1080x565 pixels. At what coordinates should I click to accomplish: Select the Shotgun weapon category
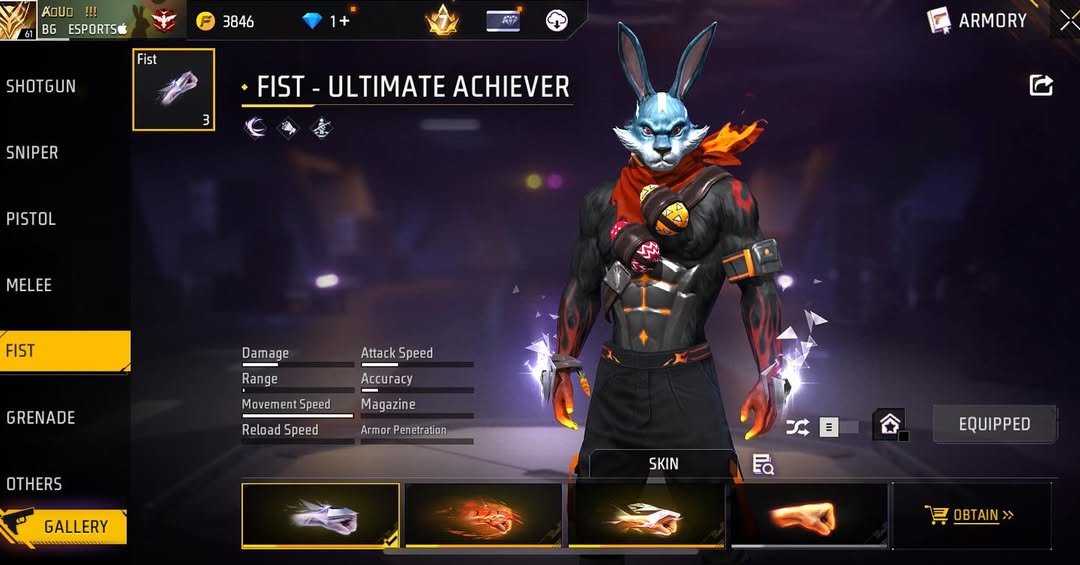[x=42, y=86]
